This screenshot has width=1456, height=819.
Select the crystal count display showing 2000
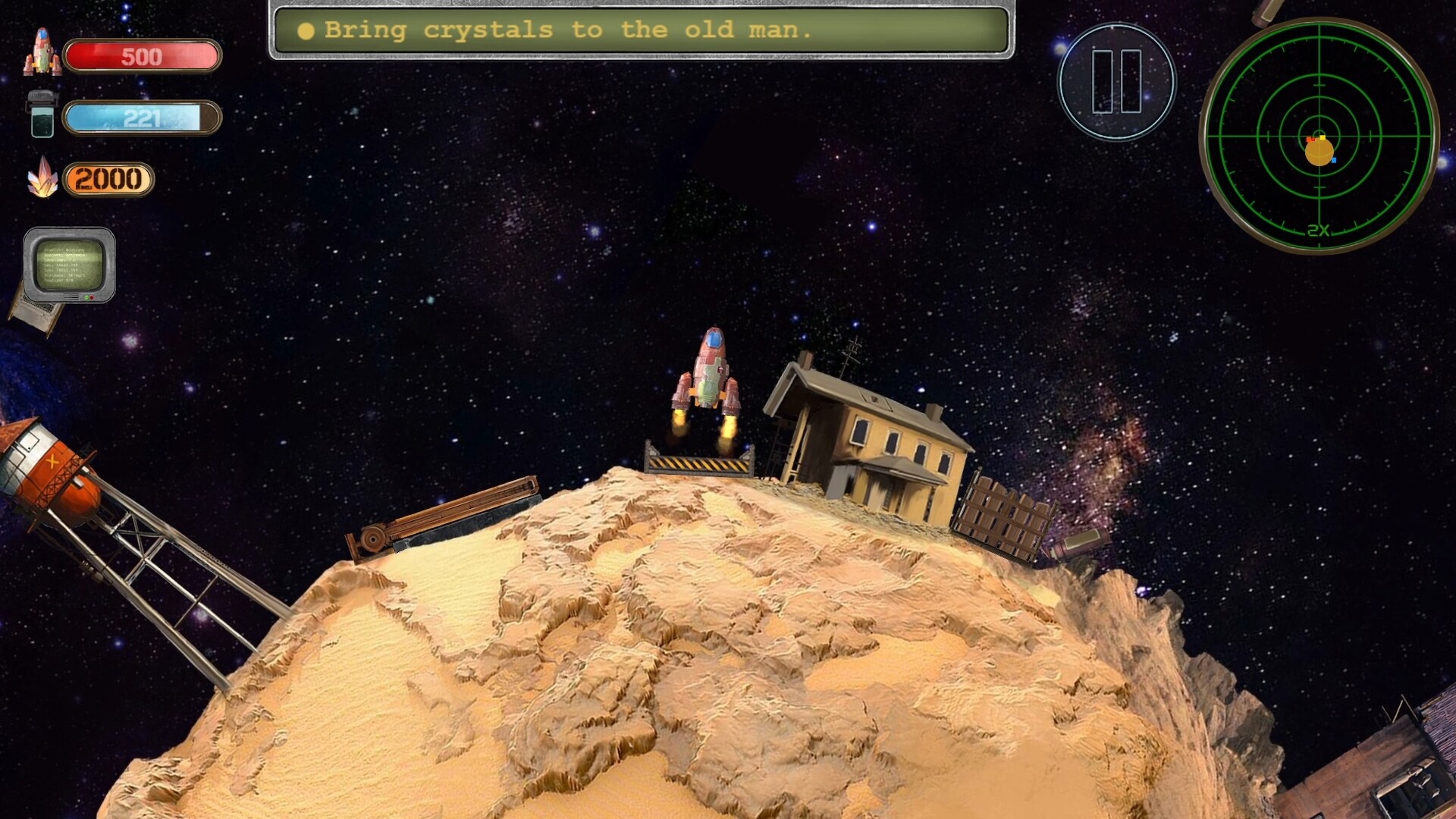tap(108, 180)
